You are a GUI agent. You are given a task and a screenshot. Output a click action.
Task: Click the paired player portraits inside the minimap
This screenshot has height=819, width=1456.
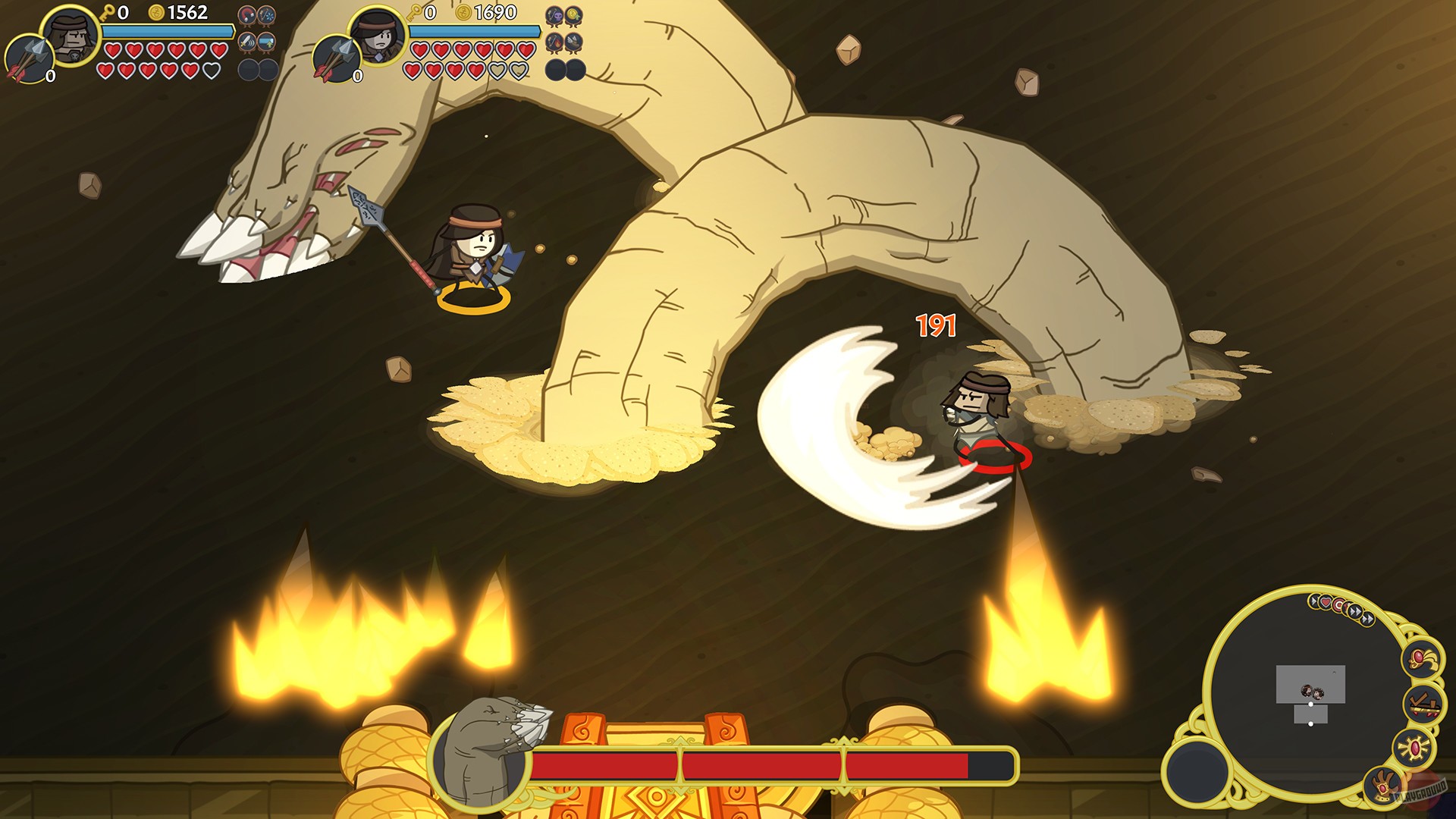(x=1313, y=692)
